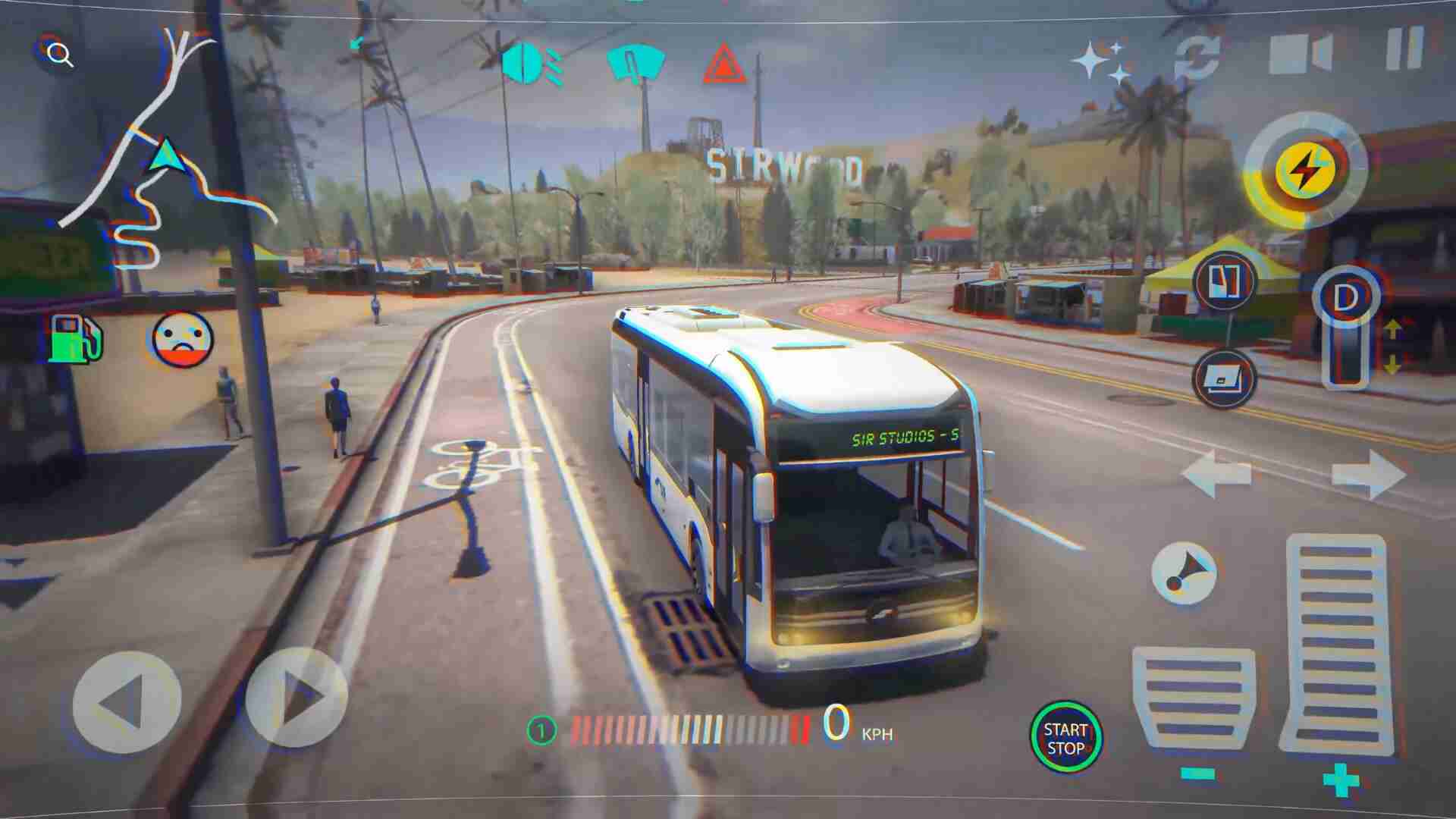Steer right with the round arrow button
This screenshot has width=1456, height=819.
(297, 698)
